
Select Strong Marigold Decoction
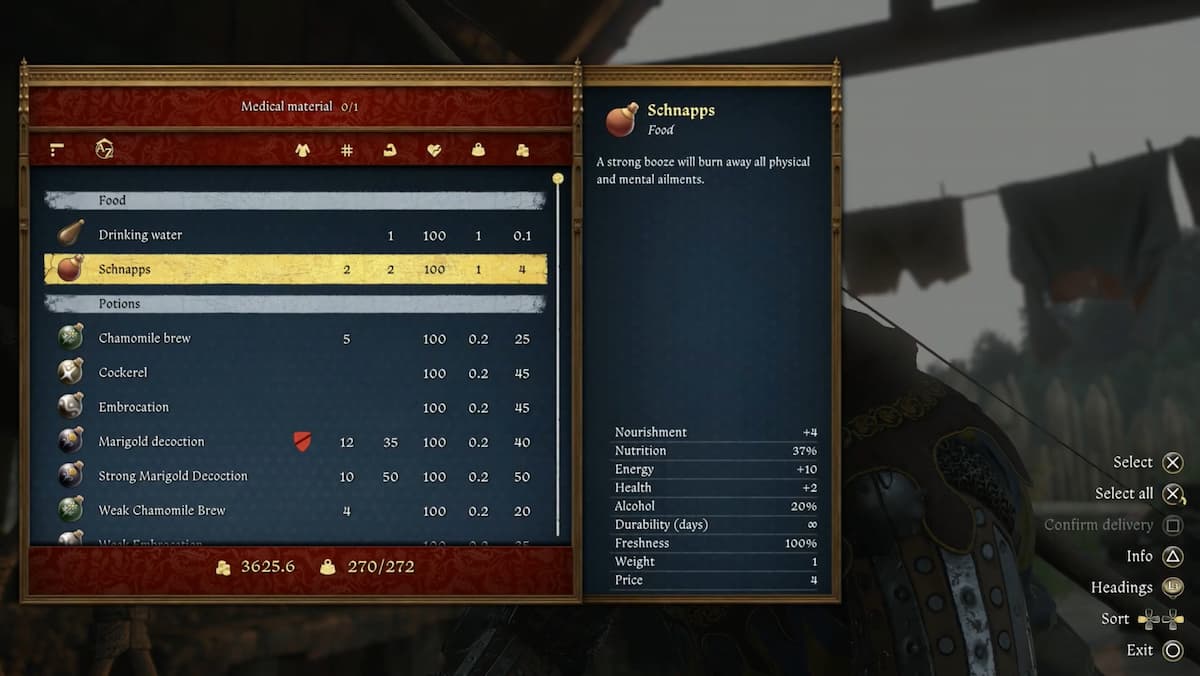[295, 476]
